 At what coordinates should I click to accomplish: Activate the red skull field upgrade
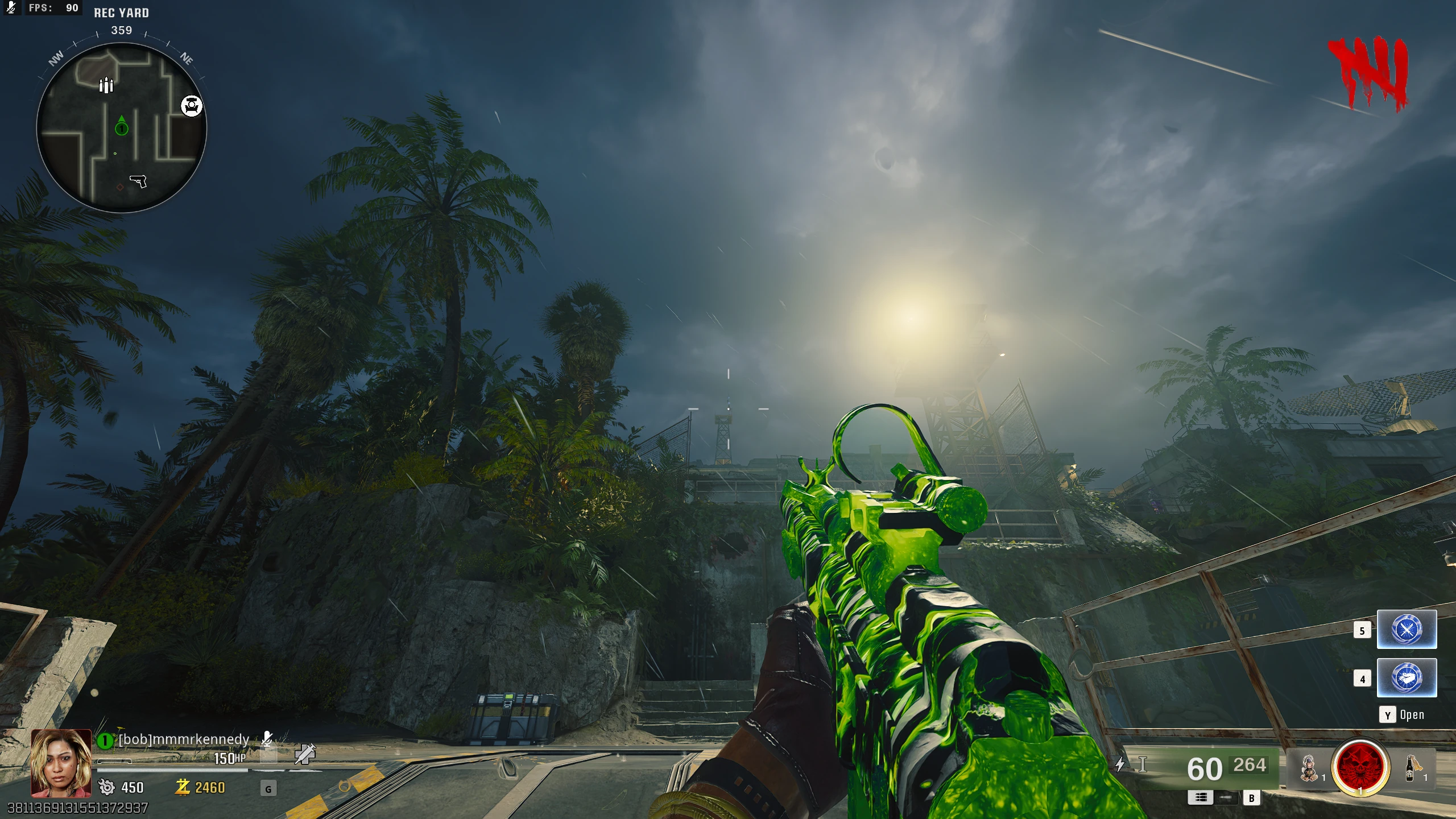tap(1360, 767)
